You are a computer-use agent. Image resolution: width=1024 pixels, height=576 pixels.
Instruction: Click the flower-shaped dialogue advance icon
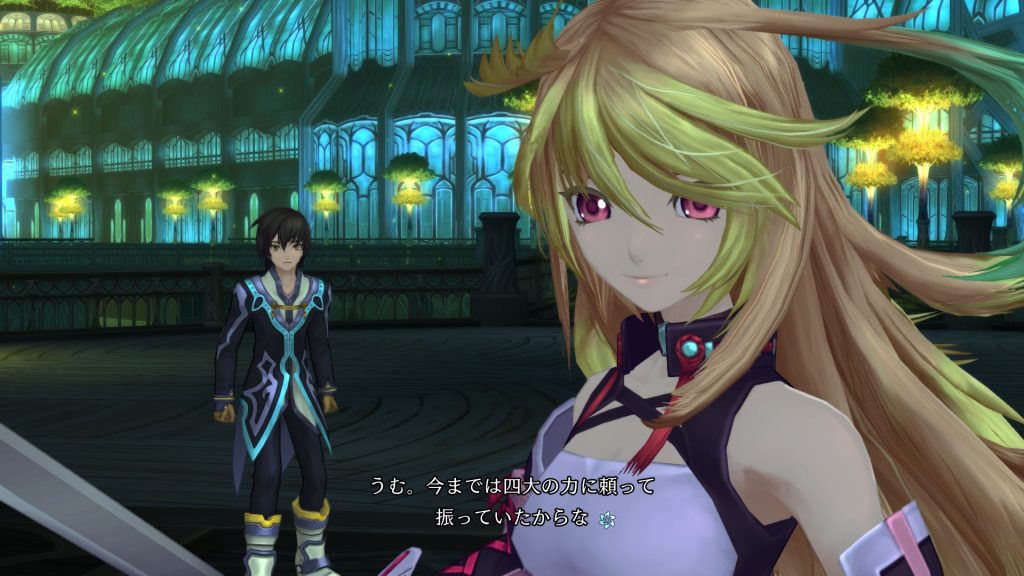click(605, 519)
